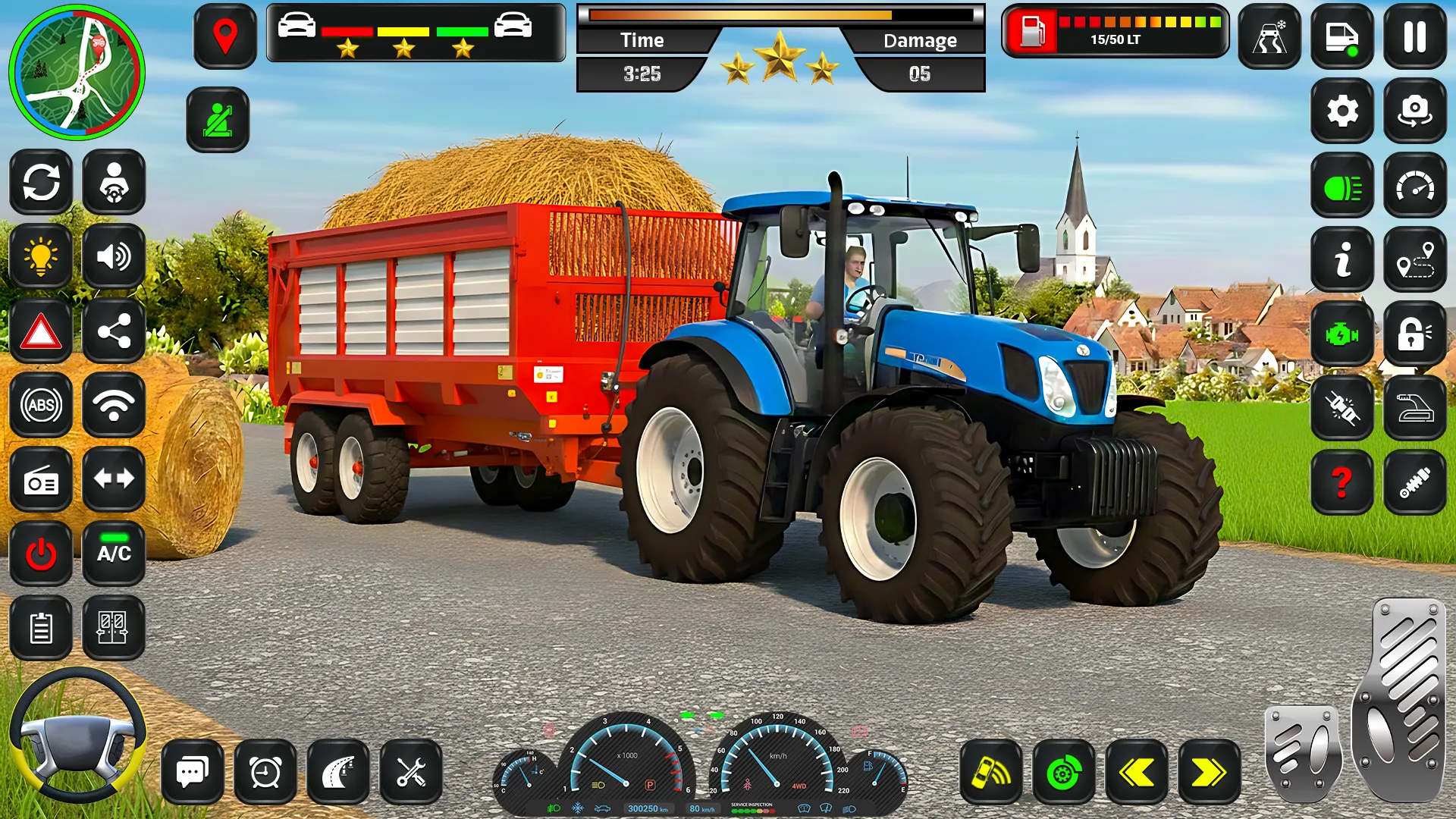1456x819 pixels.
Task: Turn on the hazard triangle lights
Action: (x=41, y=331)
